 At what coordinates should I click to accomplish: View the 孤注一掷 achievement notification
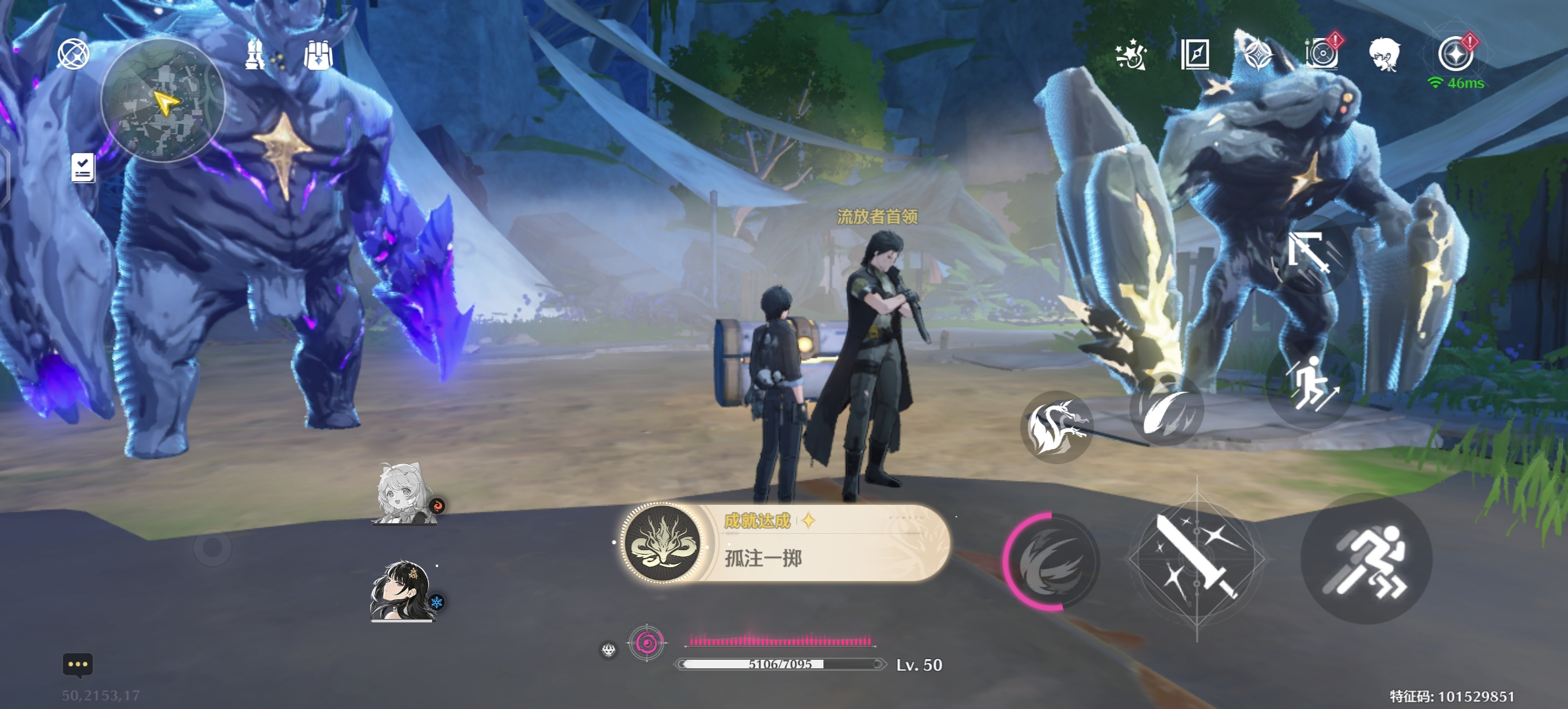tap(785, 543)
